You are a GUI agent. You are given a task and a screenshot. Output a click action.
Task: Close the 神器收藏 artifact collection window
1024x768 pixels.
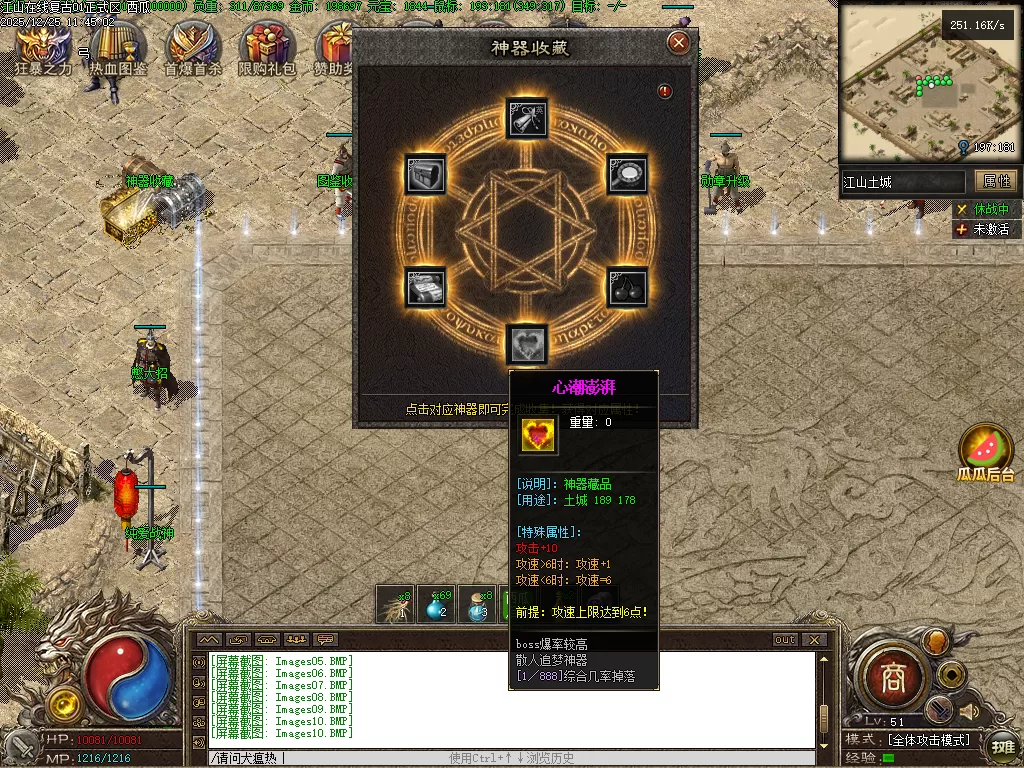(679, 43)
